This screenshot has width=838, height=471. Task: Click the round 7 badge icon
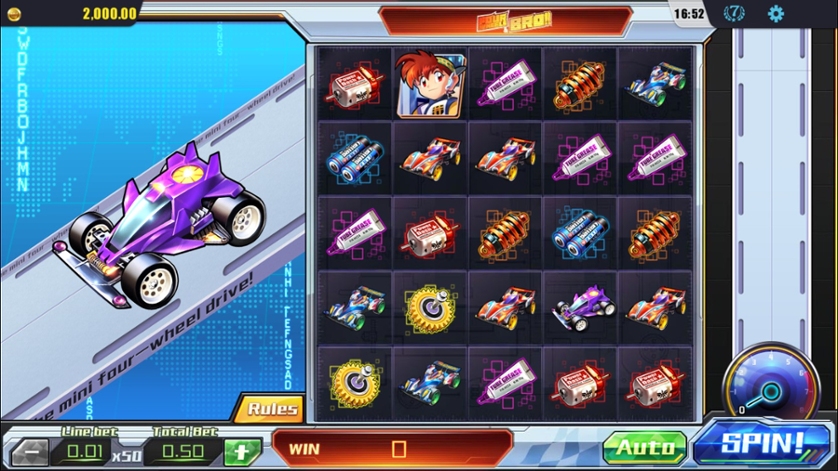pyautogui.click(x=734, y=14)
